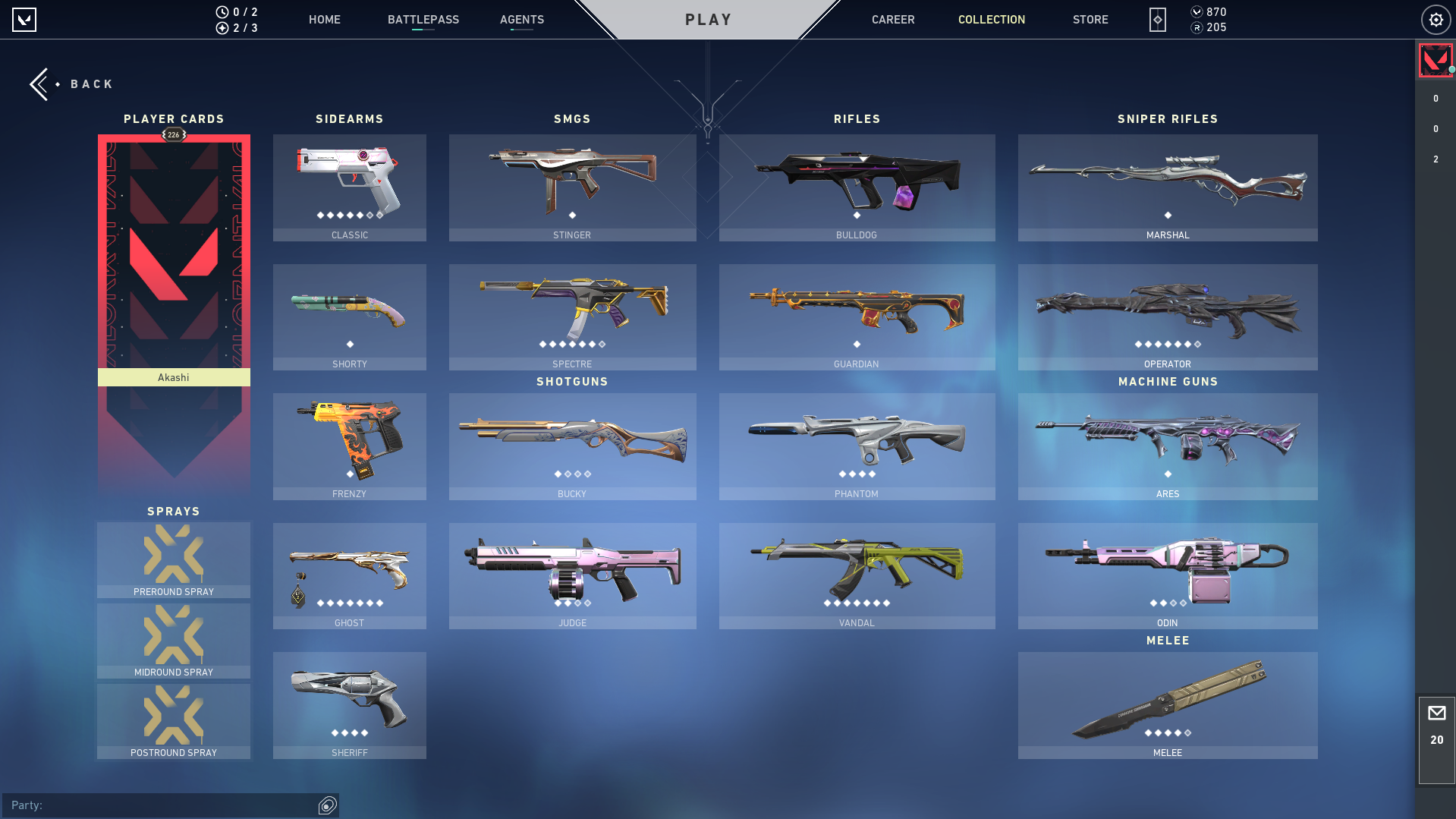Select the Judge shotgun slot
The image size is (1456, 819).
[x=572, y=575]
